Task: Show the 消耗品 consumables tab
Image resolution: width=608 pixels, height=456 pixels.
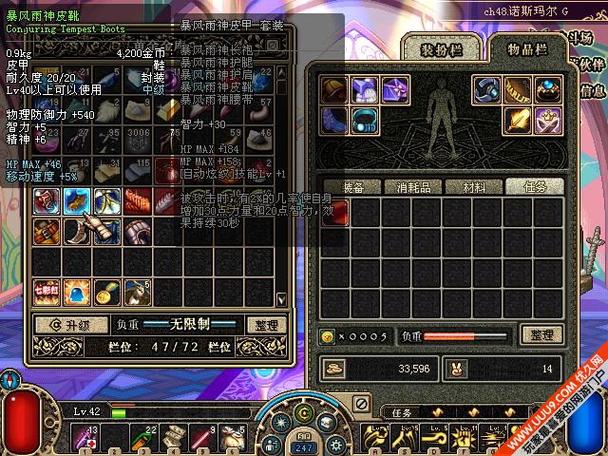Action: (x=414, y=187)
